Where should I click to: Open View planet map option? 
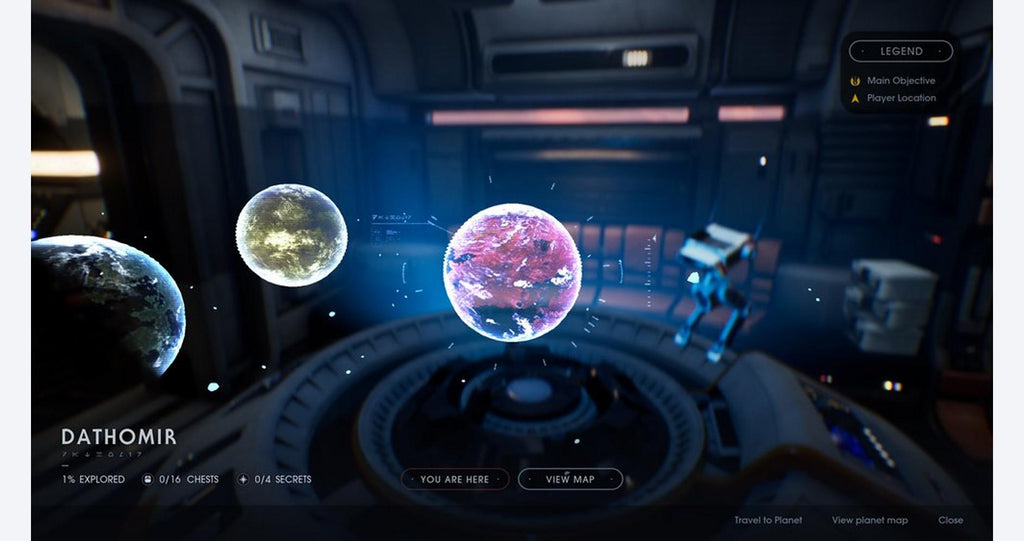(x=870, y=520)
